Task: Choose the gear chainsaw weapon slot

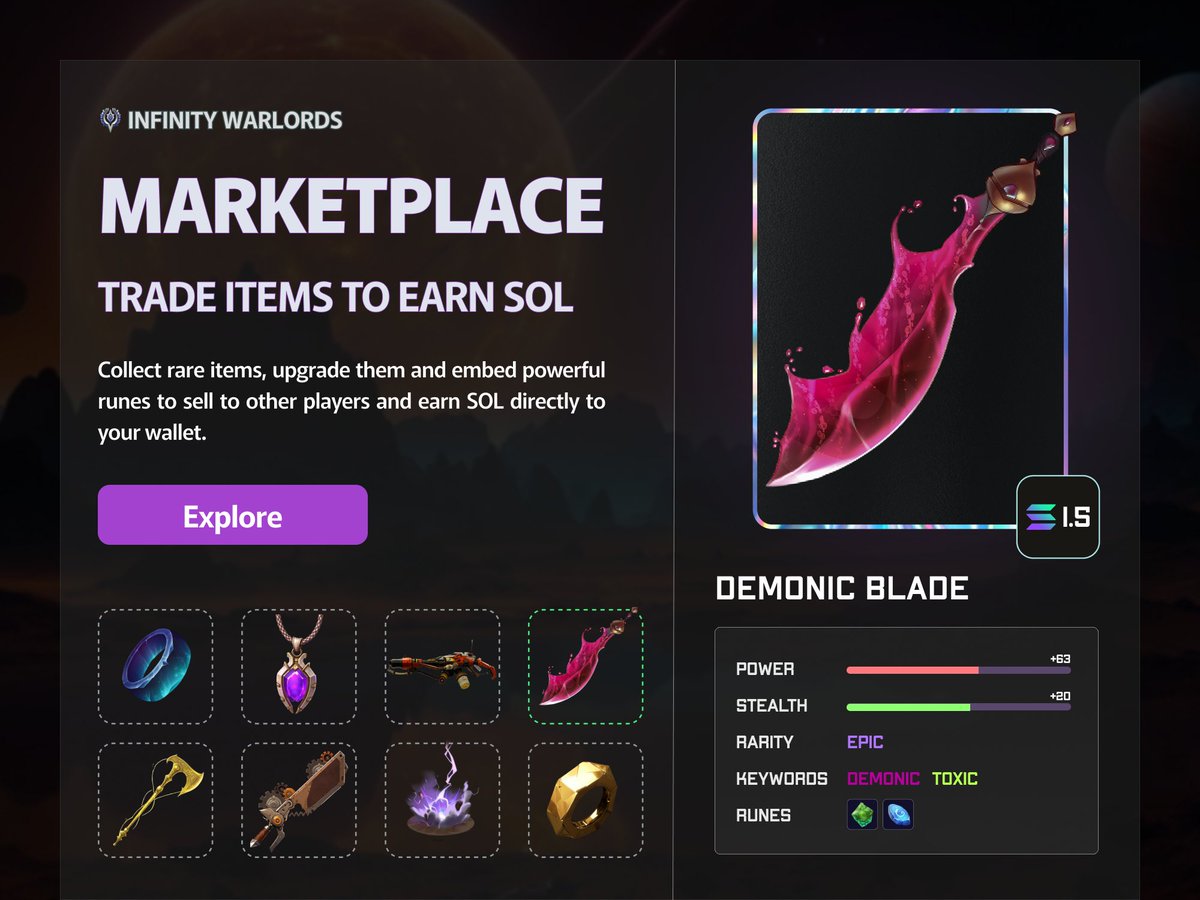Action: click(299, 800)
